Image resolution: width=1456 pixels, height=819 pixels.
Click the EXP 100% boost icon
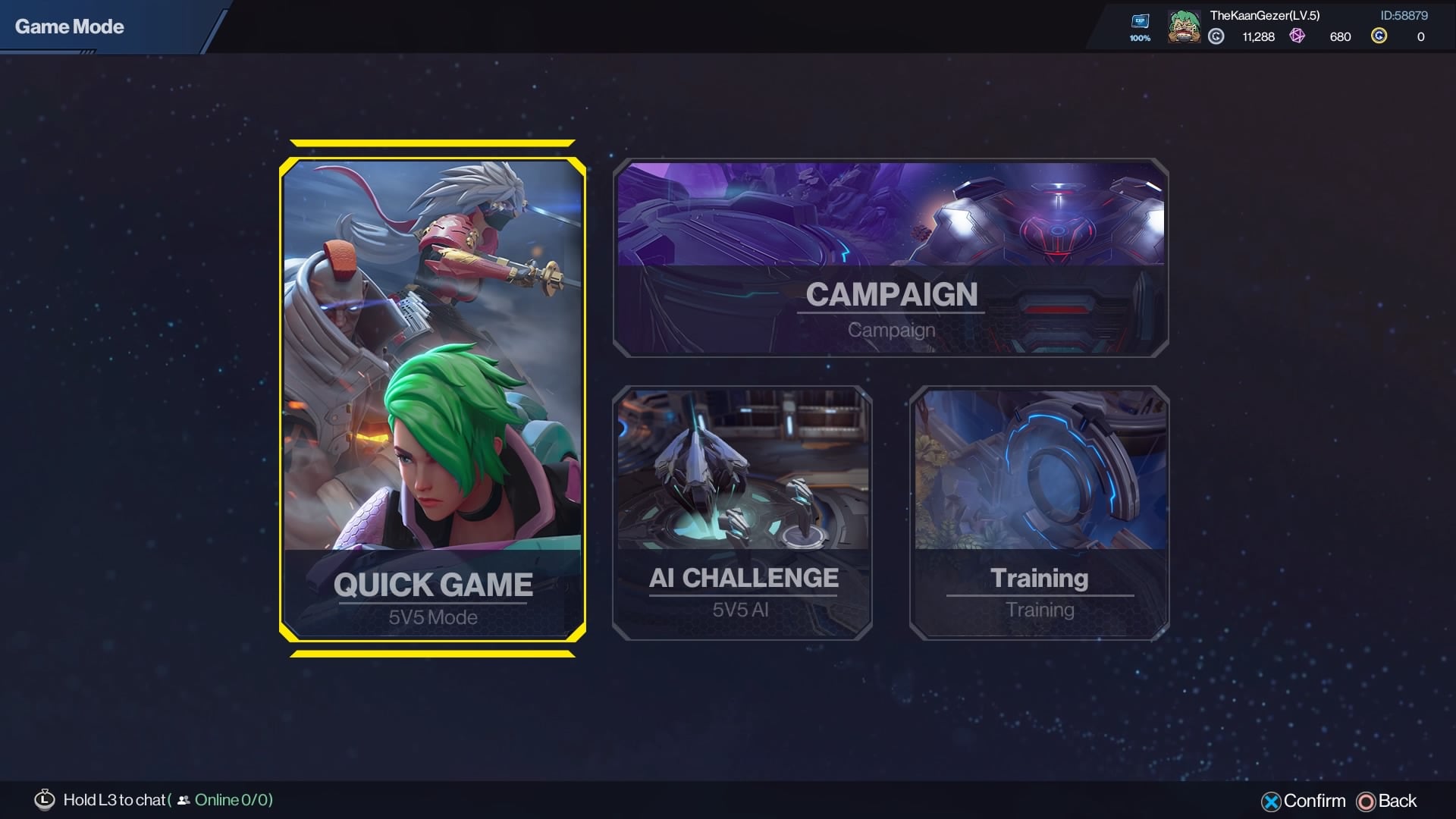coord(1140,26)
